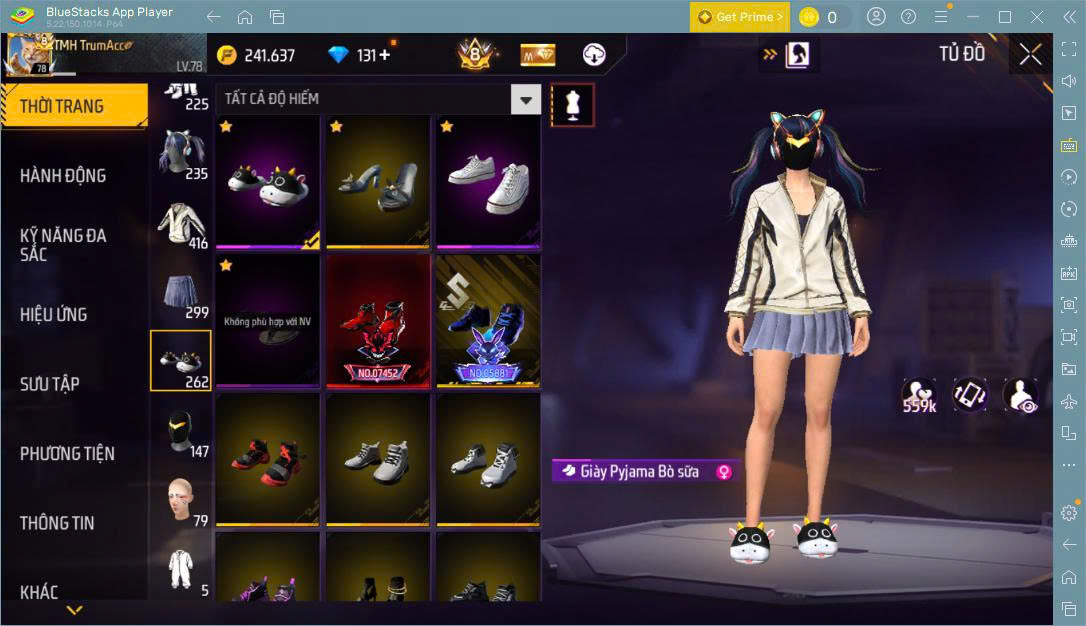
Task: Close the Tủ Đồ wardrobe screen
Action: coord(1030,55)
